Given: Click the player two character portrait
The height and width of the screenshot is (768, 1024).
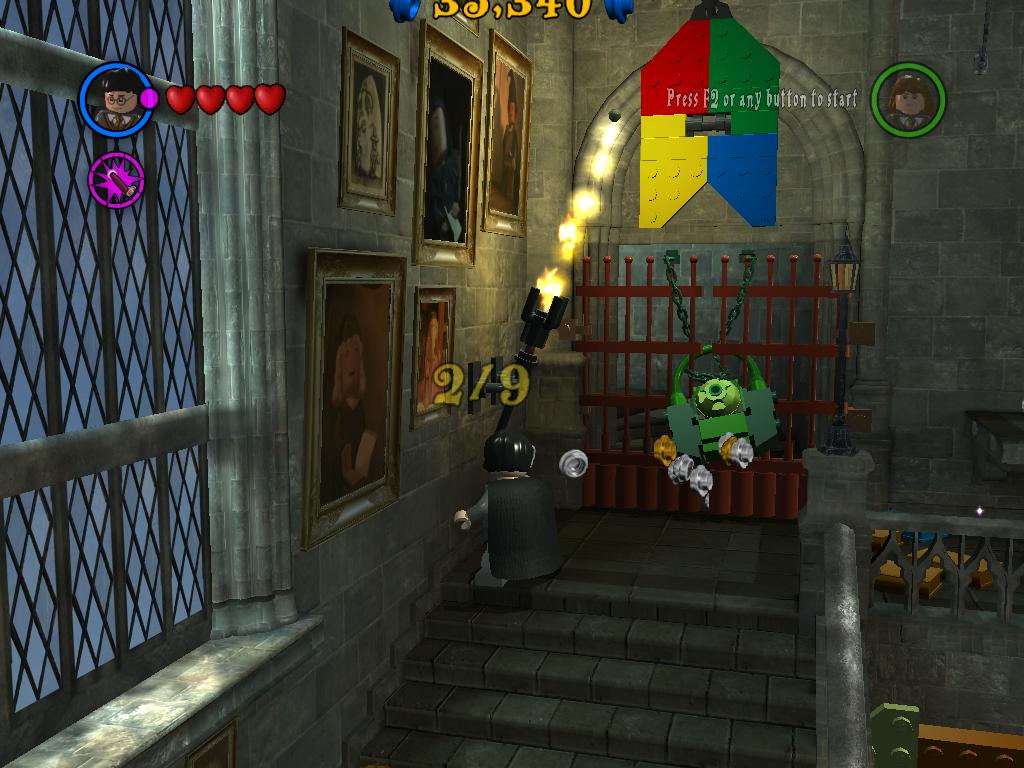Looking at the screenshot, I should pyautogui.click(x=907, y=100).
